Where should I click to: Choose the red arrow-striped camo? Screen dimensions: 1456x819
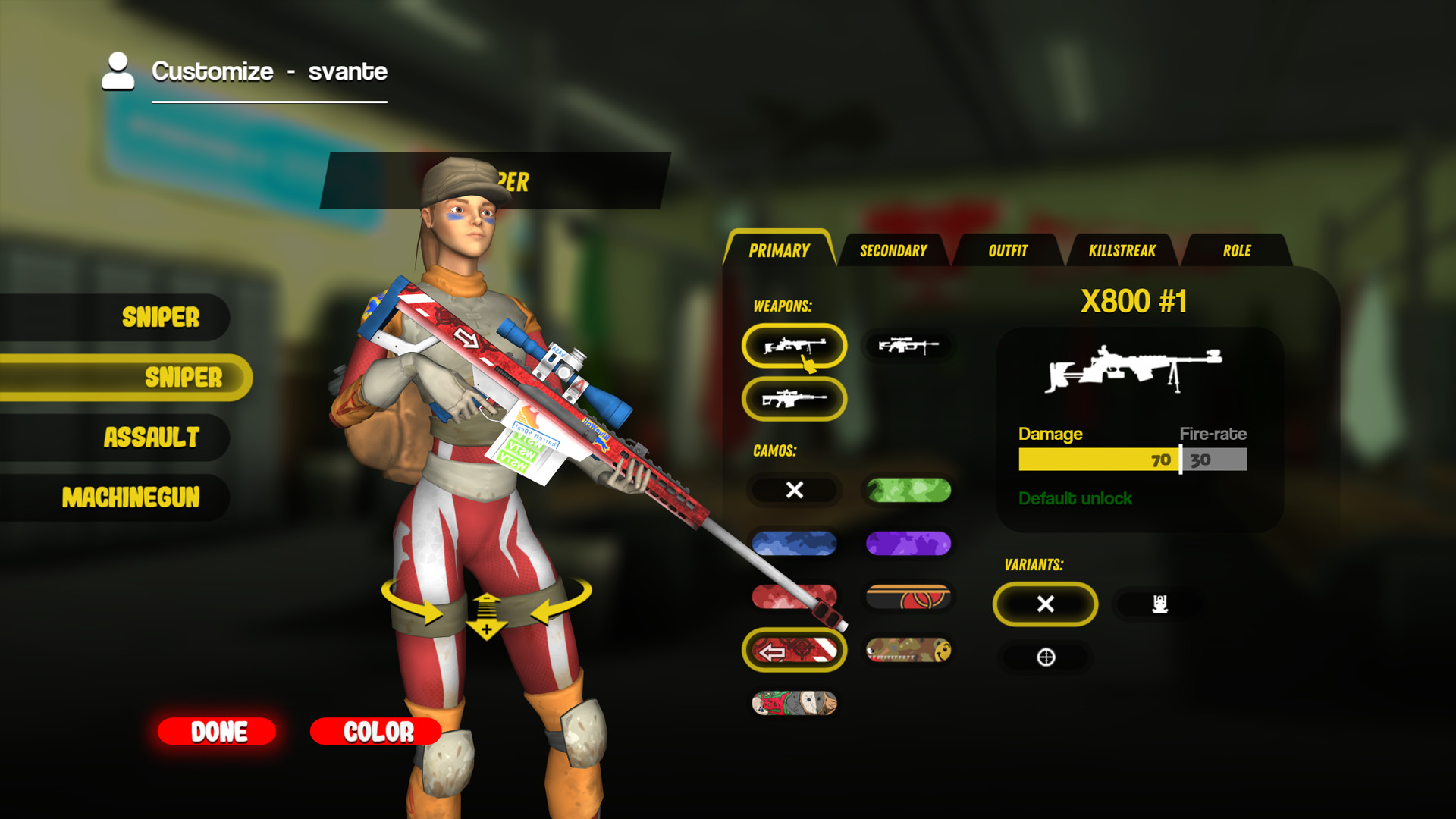point(794,651)
